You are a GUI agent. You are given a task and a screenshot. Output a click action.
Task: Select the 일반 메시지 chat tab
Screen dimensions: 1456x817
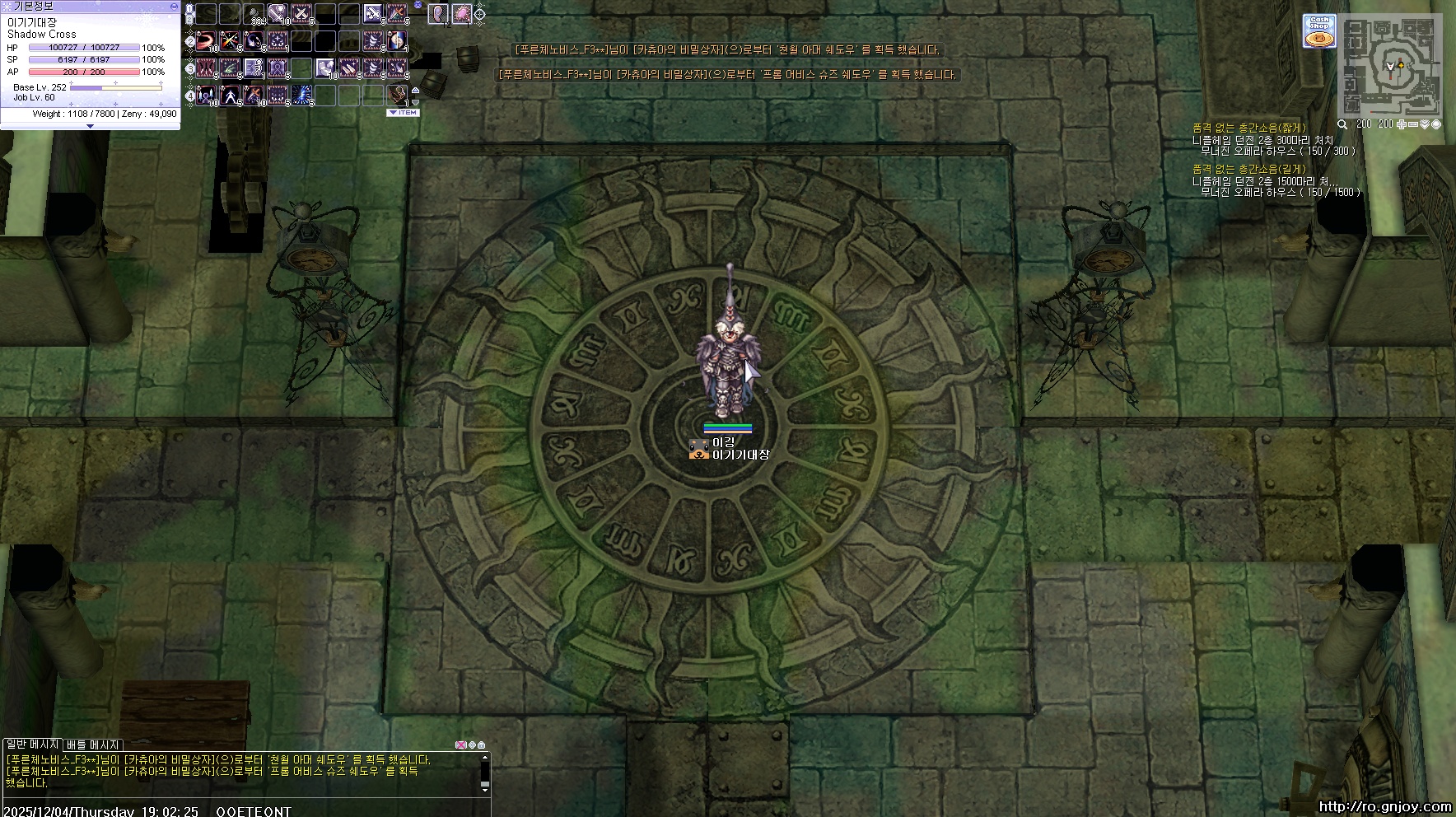click(32, 745)
